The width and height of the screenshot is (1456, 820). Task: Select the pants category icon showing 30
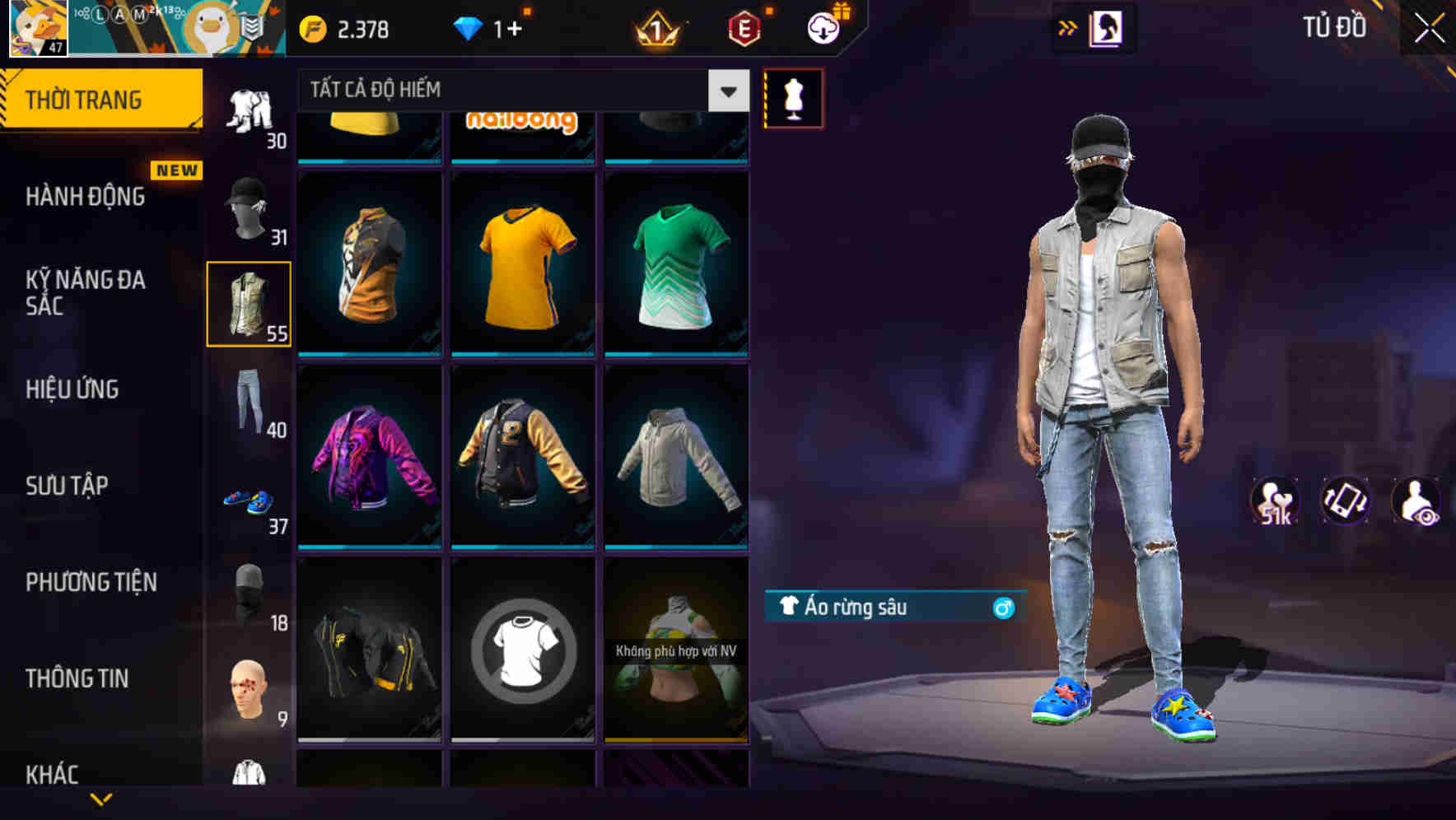point(248,111)
